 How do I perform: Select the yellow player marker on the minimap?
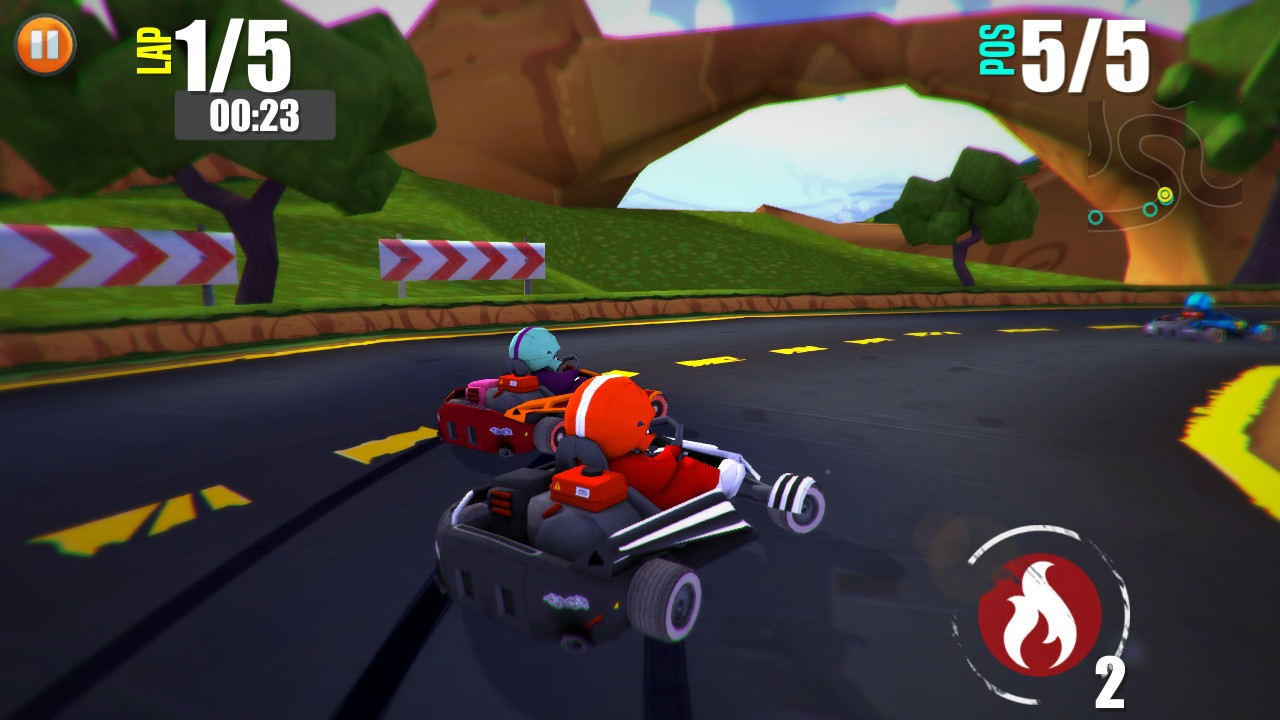tap(1165, 195)
